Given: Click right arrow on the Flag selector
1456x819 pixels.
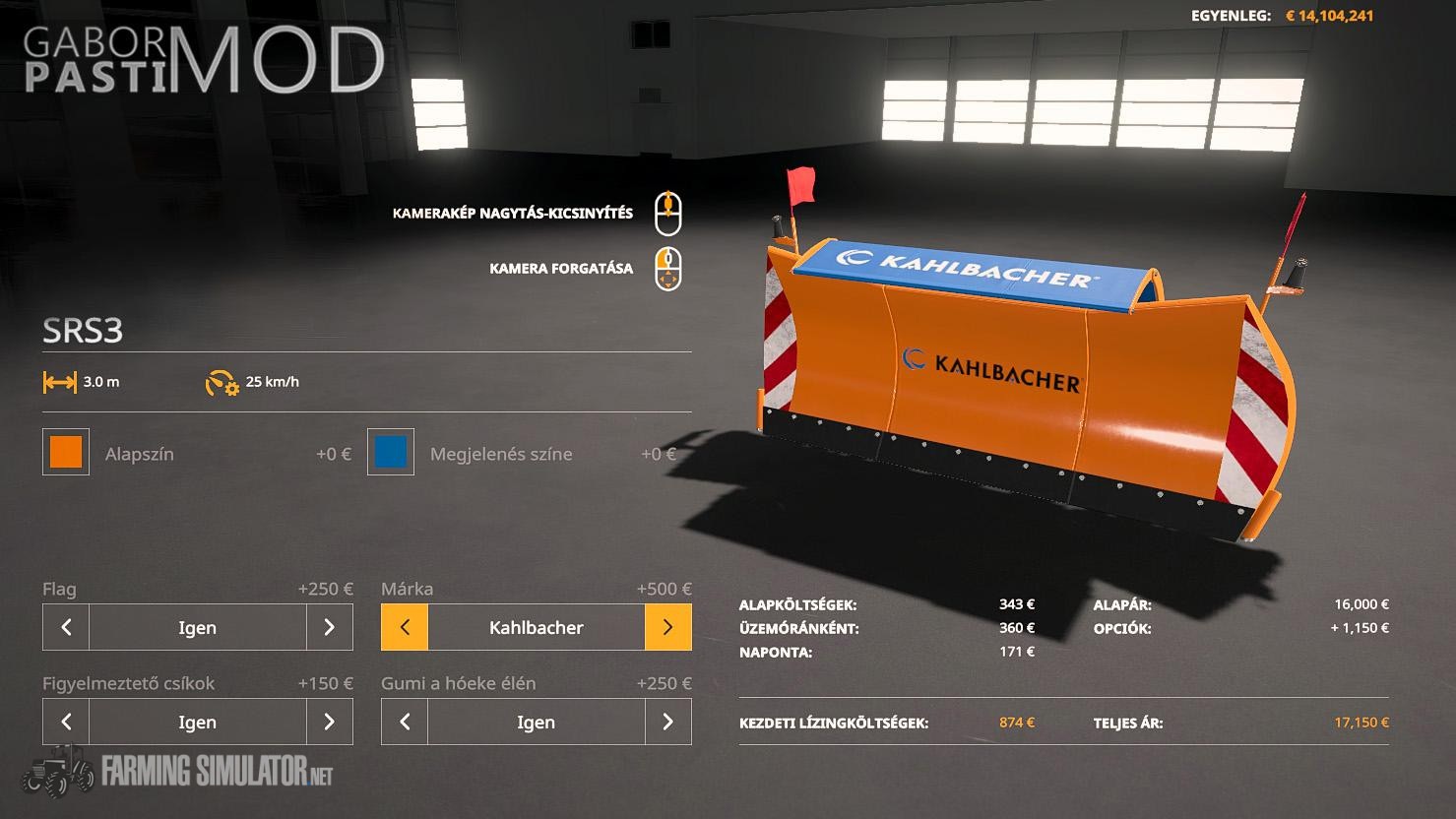Looking at the screenshot, I should [x=330, y=627].
